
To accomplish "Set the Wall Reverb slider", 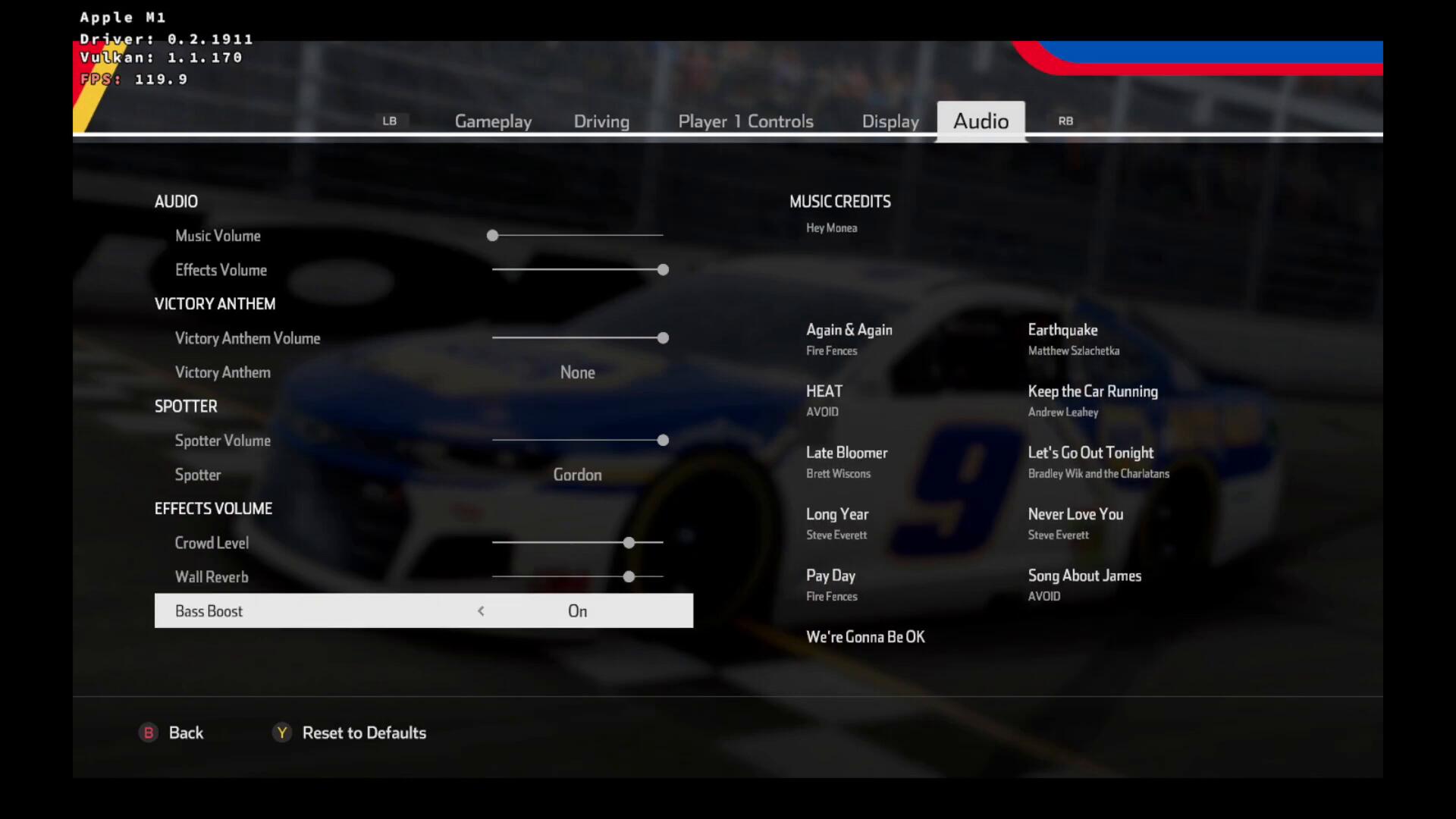I will pyautogui.click(x=629, y=577).
